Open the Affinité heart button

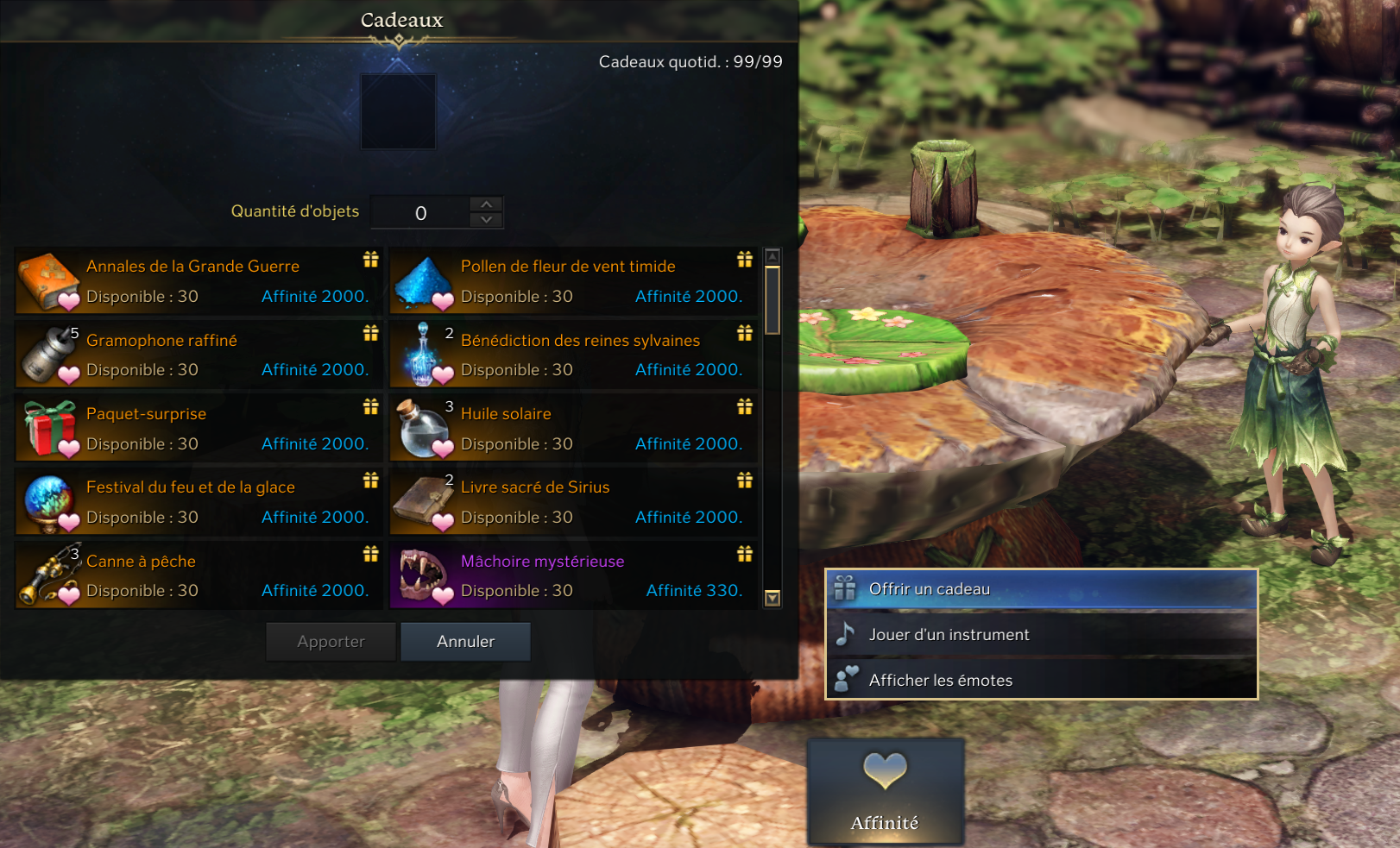(x=885, y=790)
